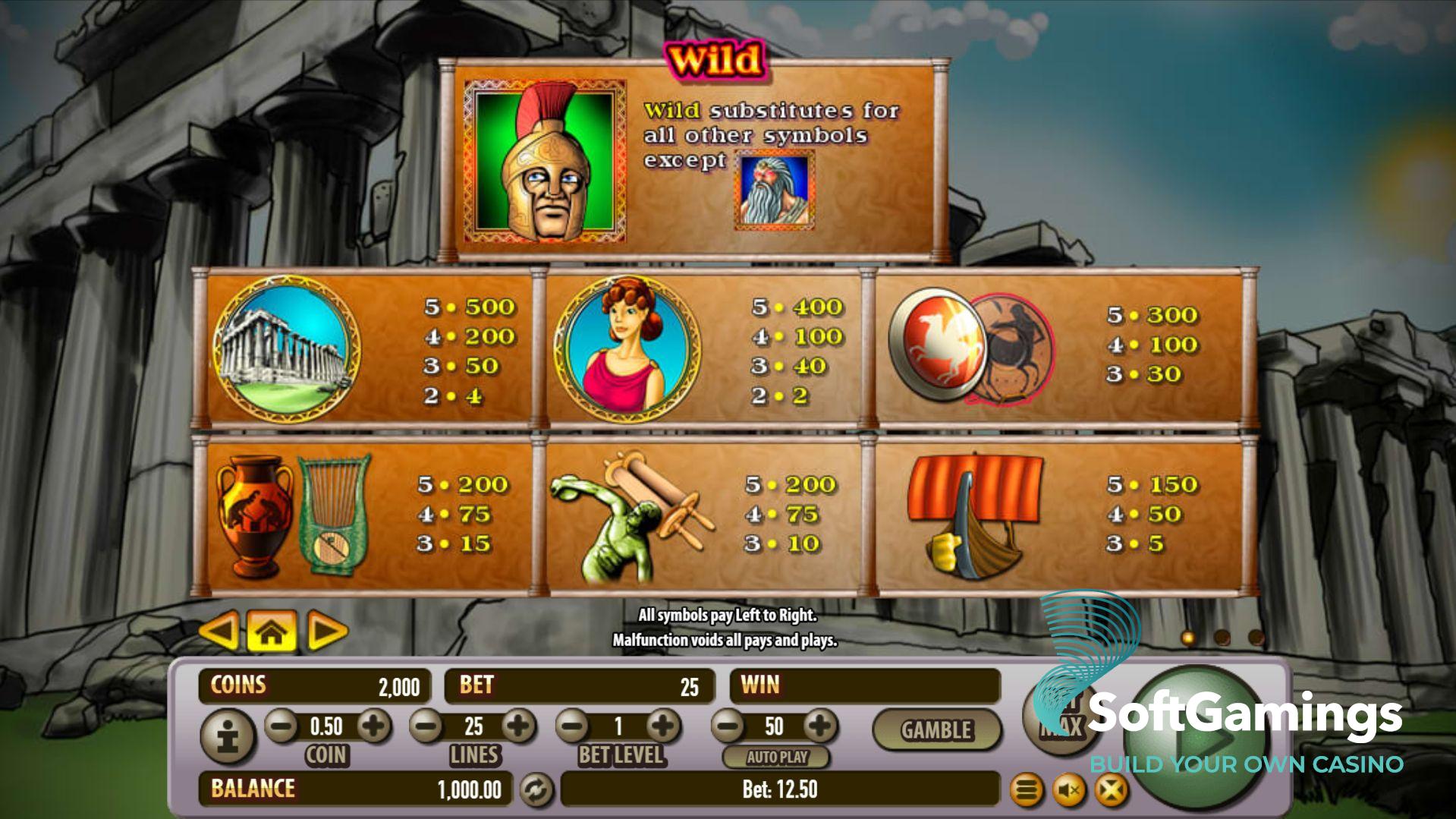
Task: Toggle the muted sound icon
Action: (x=1069, y=791)
